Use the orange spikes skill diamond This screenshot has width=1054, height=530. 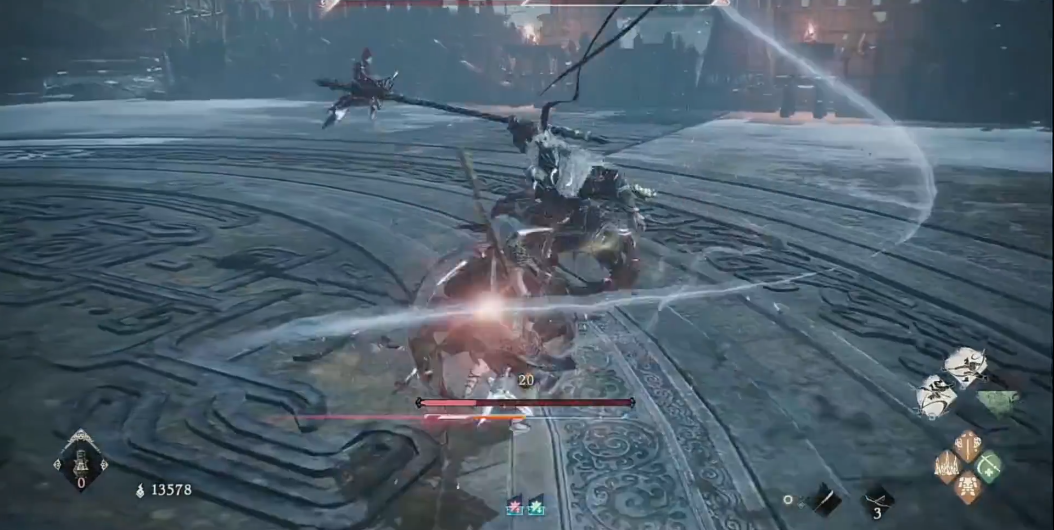946,467
